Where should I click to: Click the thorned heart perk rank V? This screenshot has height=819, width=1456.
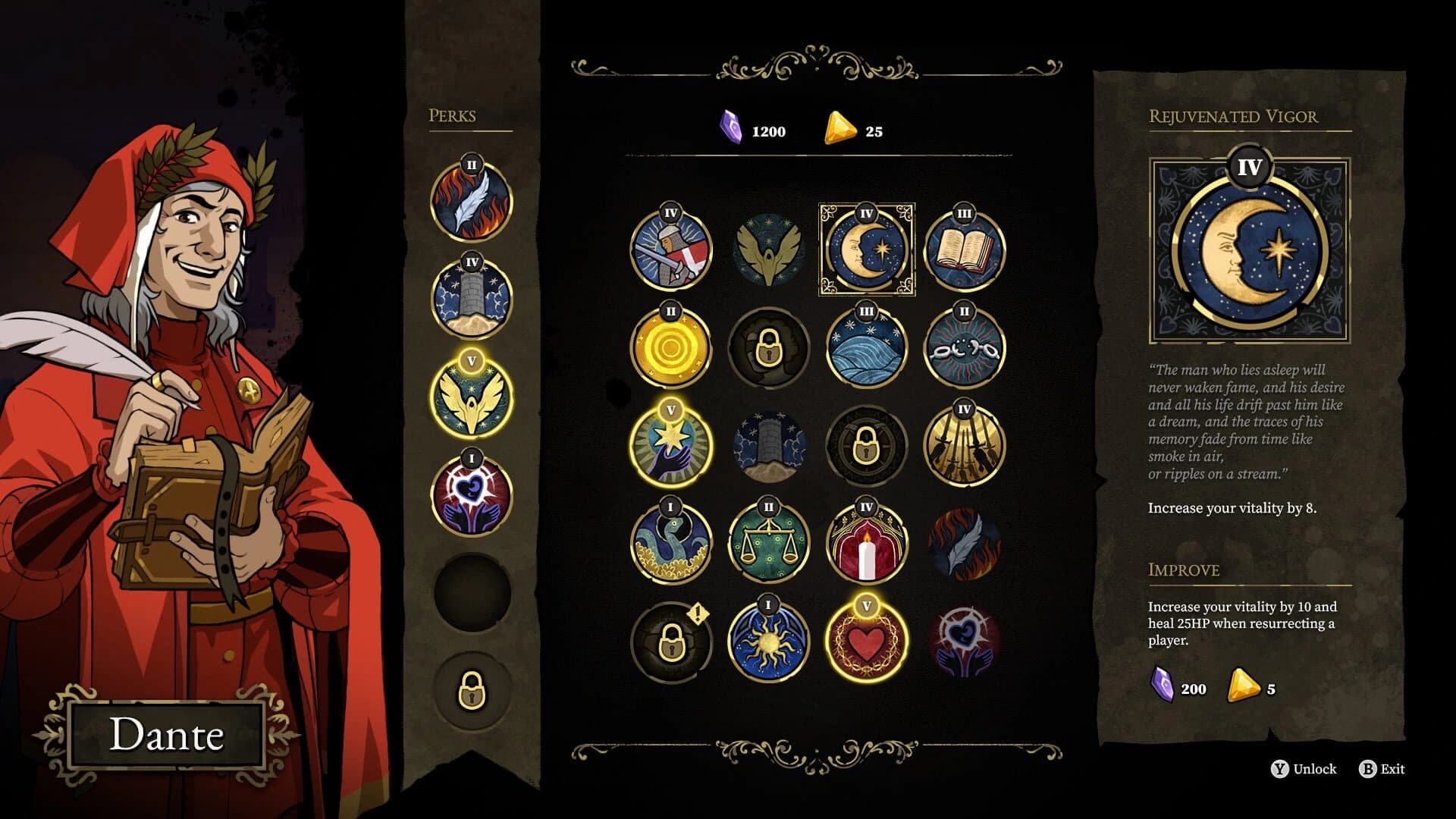click(867, 642)
